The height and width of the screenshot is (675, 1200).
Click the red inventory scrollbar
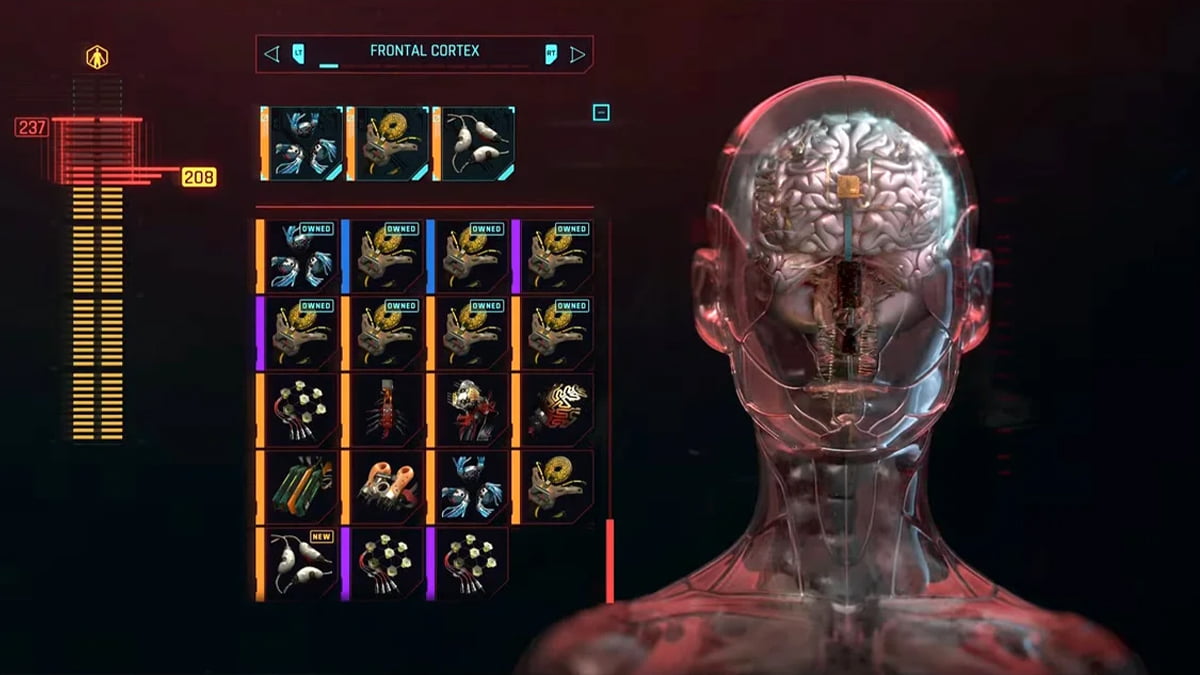click(610, 561)
